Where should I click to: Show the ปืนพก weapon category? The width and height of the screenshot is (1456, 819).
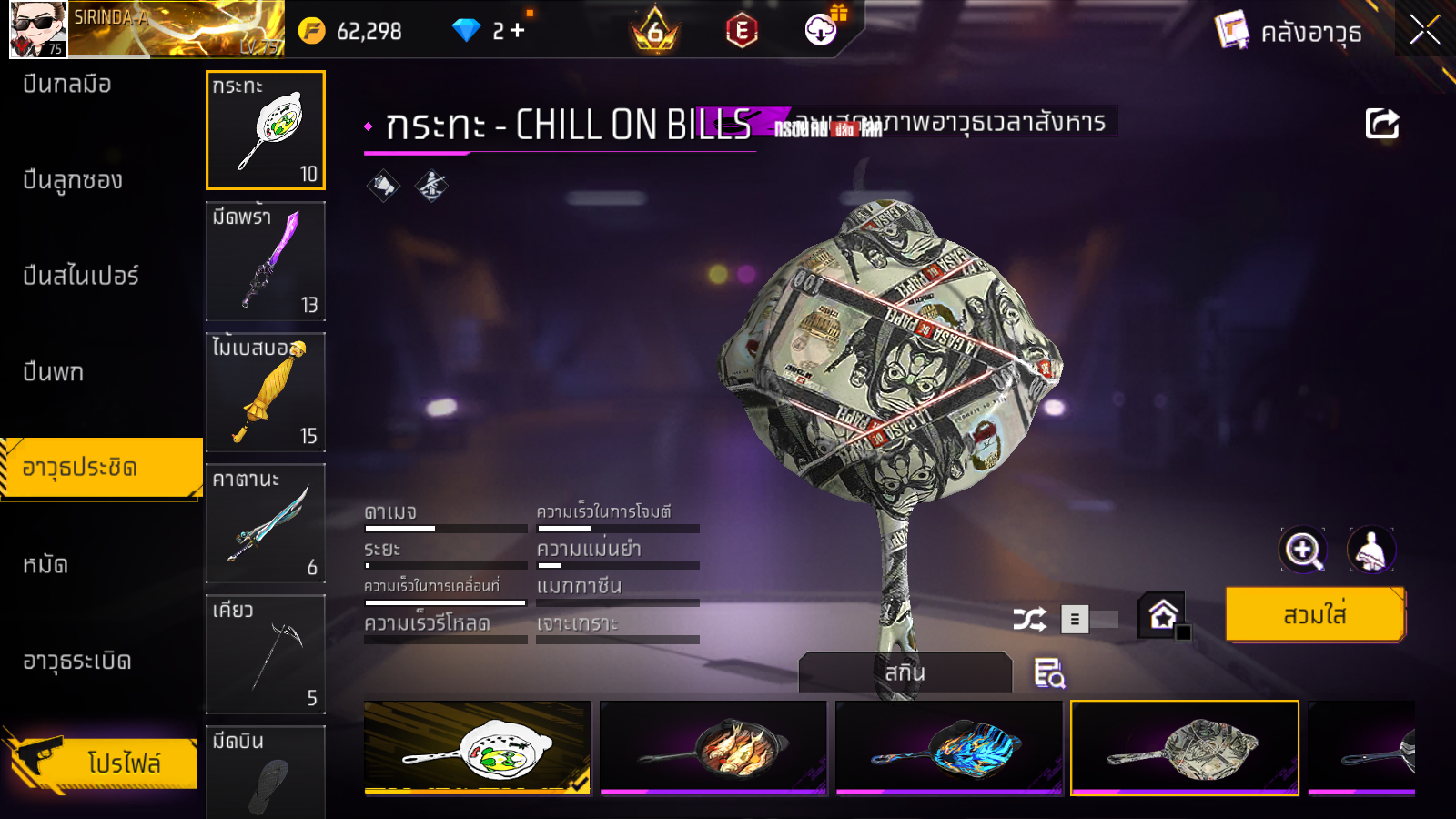[x=54, y=372]
